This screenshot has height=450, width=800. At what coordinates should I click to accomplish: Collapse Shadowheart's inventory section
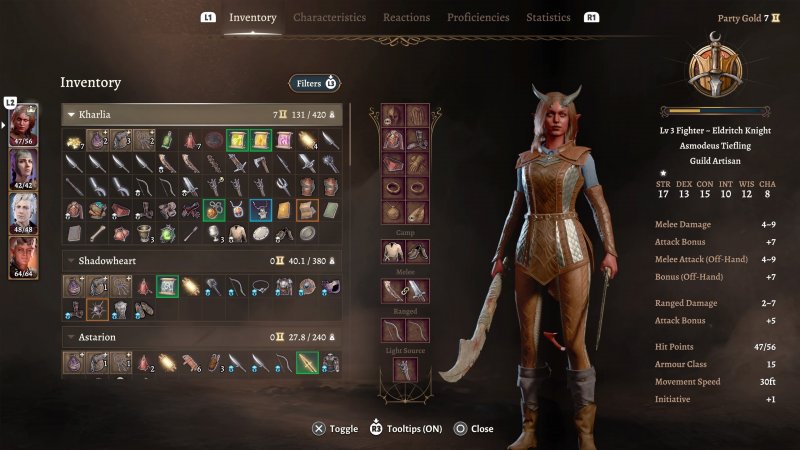71,260
